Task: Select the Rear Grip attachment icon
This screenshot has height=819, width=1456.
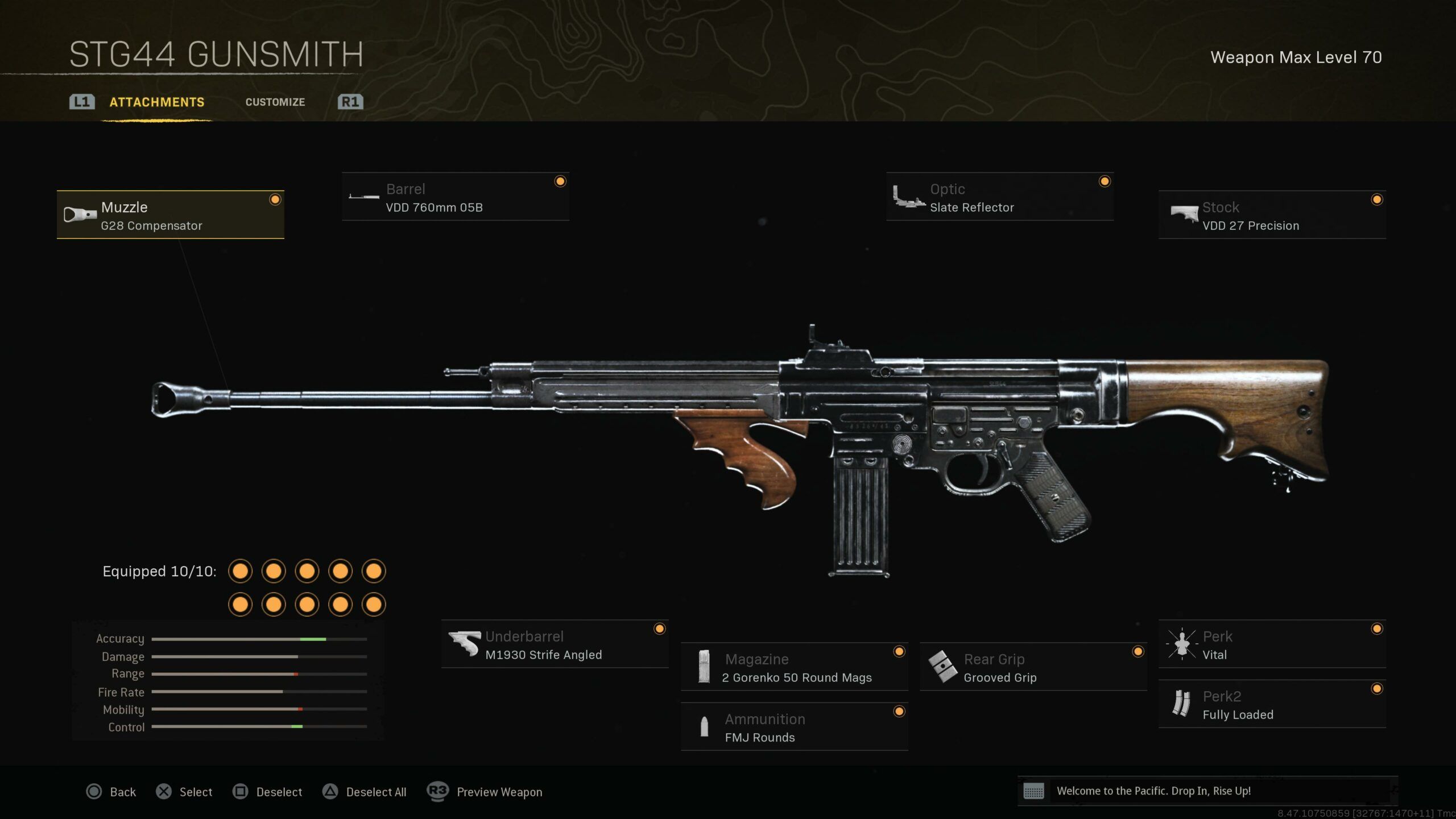Action: click(x=944, y=667)
